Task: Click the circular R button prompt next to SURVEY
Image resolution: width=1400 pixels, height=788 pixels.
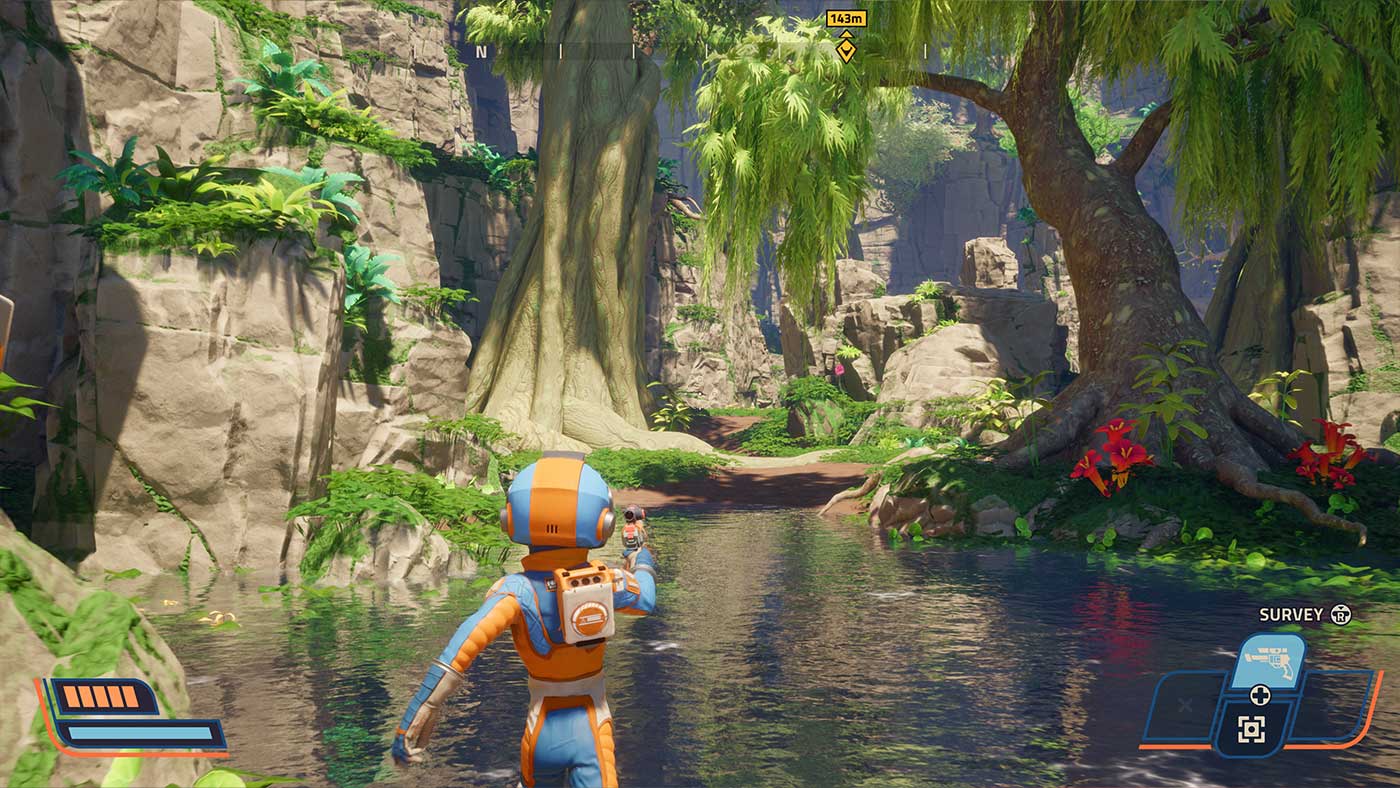Action: pyautogui.click(x=1341, y=614)
